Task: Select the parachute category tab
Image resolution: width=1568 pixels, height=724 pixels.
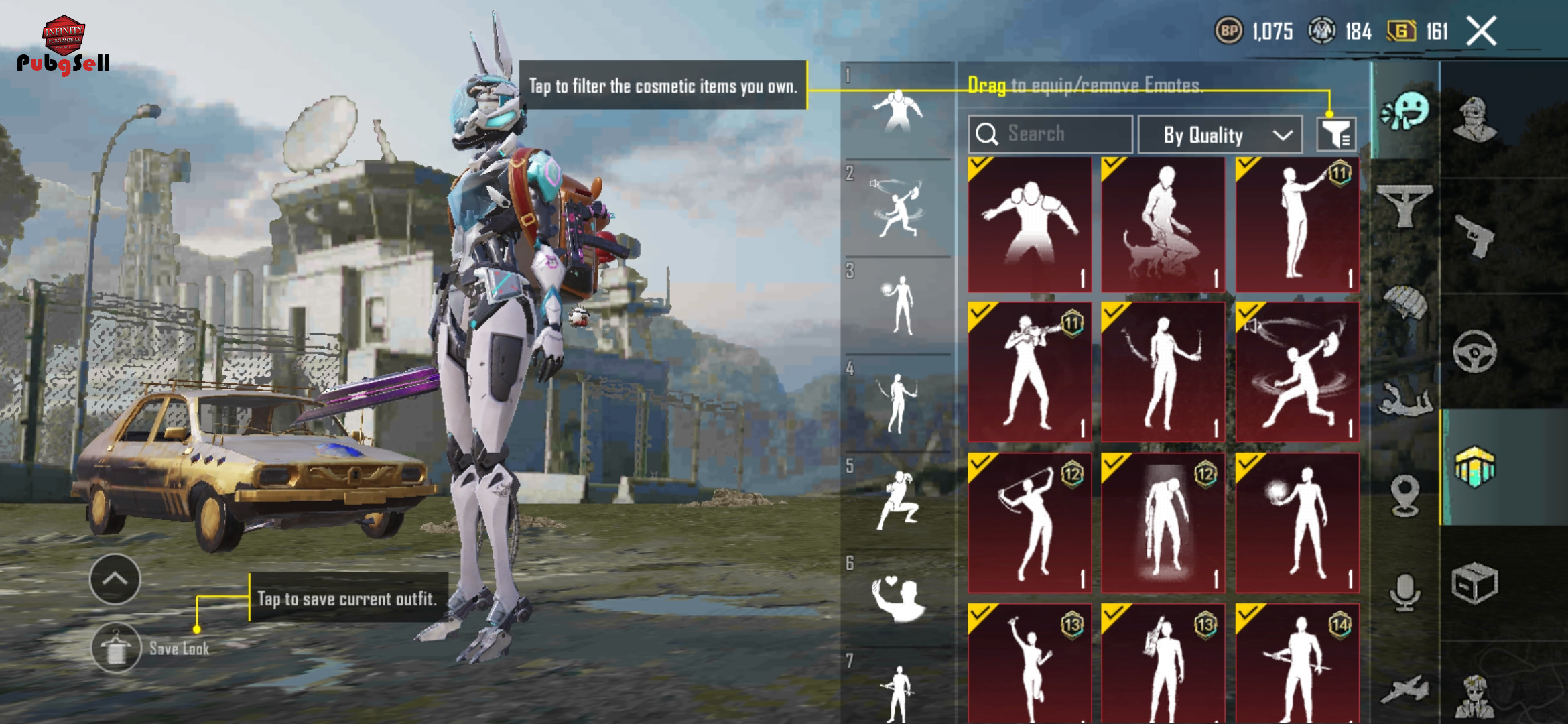Action: click(1404, 304)
